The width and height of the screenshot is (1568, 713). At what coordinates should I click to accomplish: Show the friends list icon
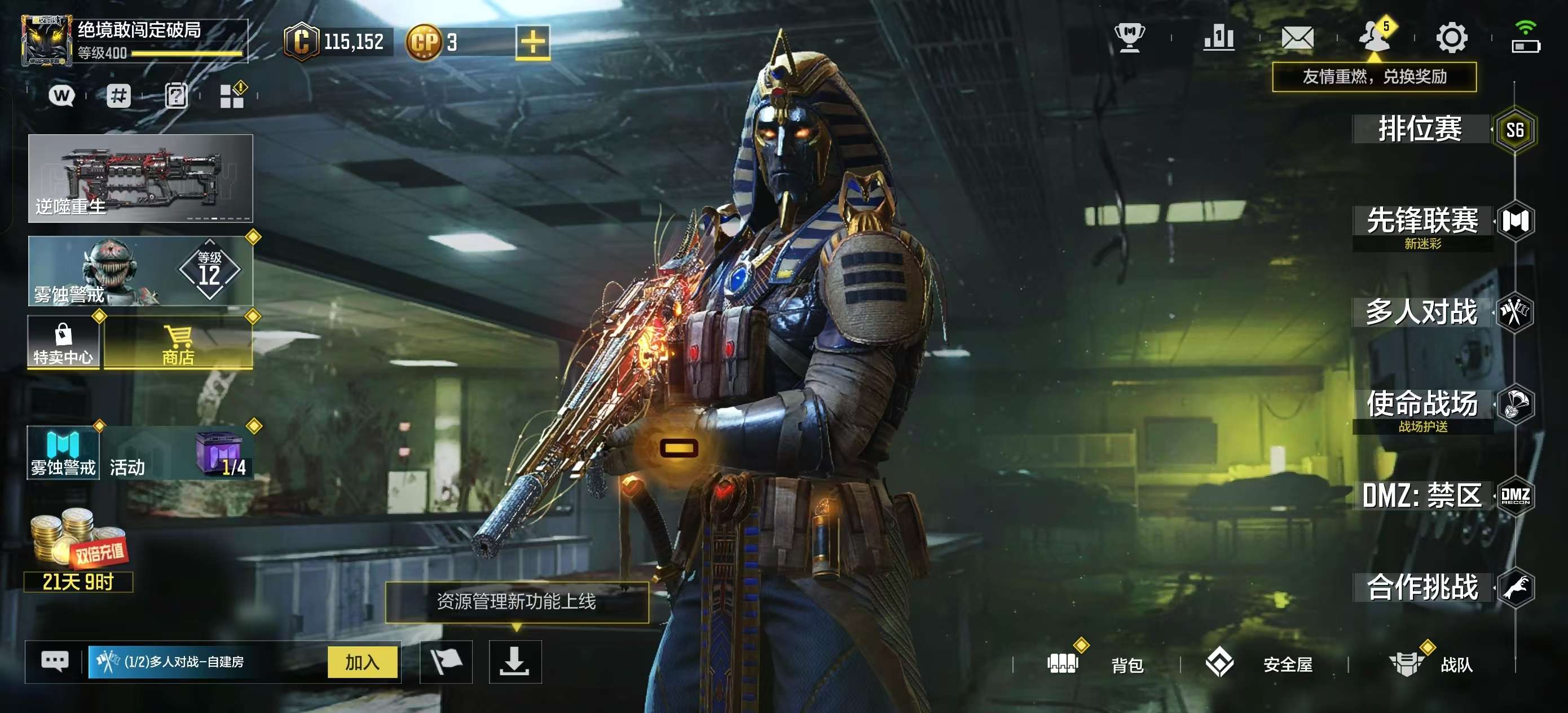1375,38
